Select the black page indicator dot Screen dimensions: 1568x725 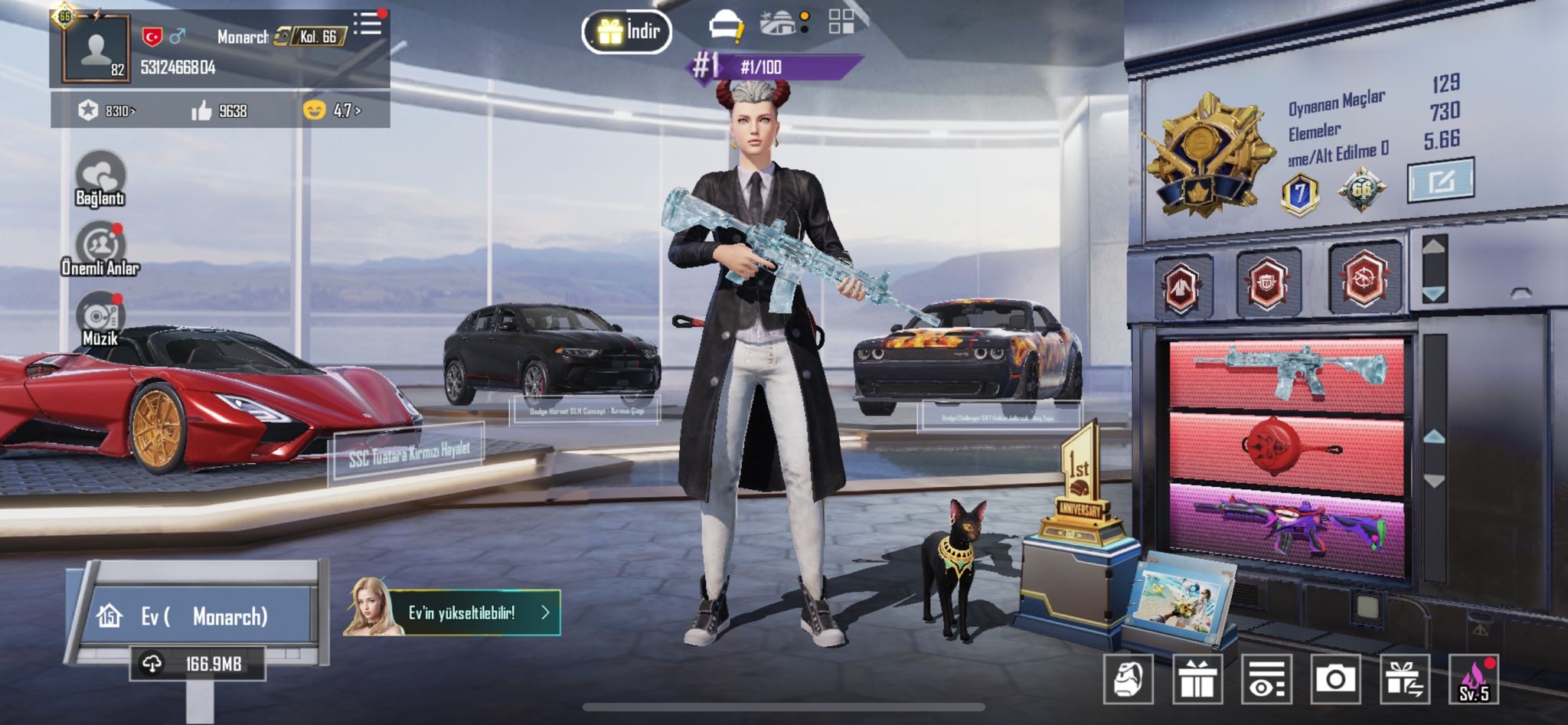(803, 29)
